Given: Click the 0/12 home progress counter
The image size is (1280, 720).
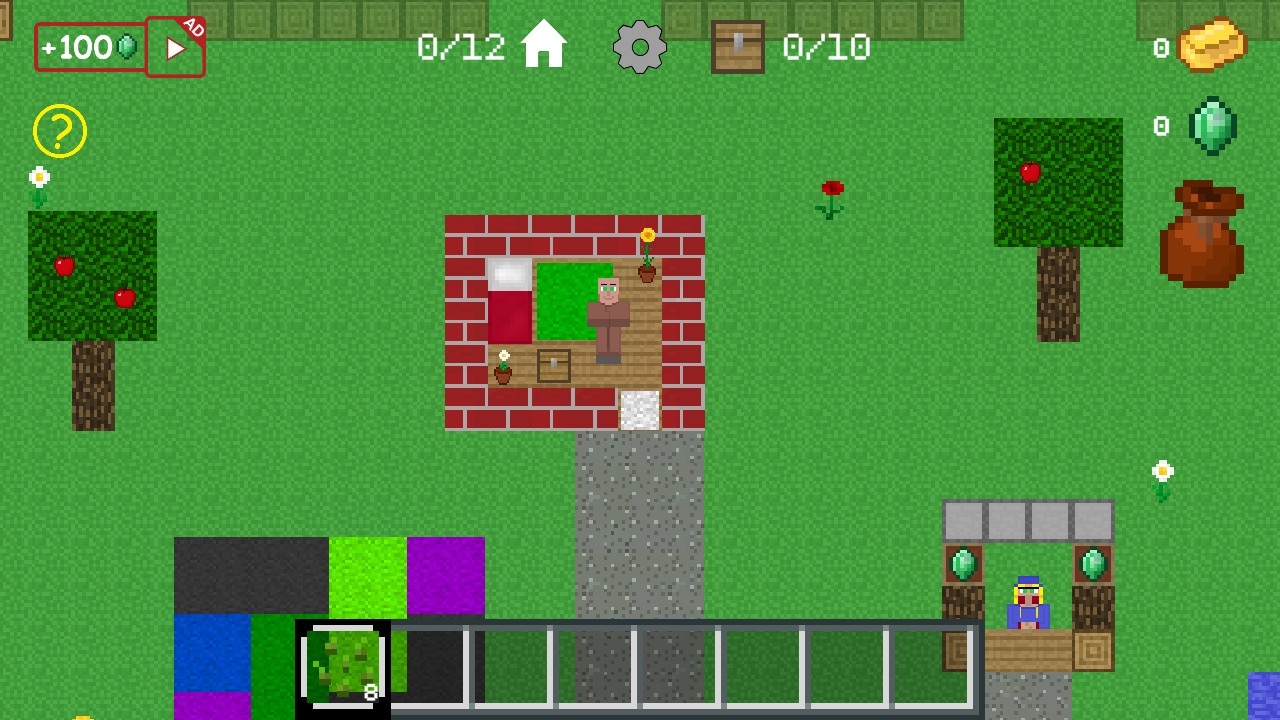Looking at the screenshot, I should 464,45.
